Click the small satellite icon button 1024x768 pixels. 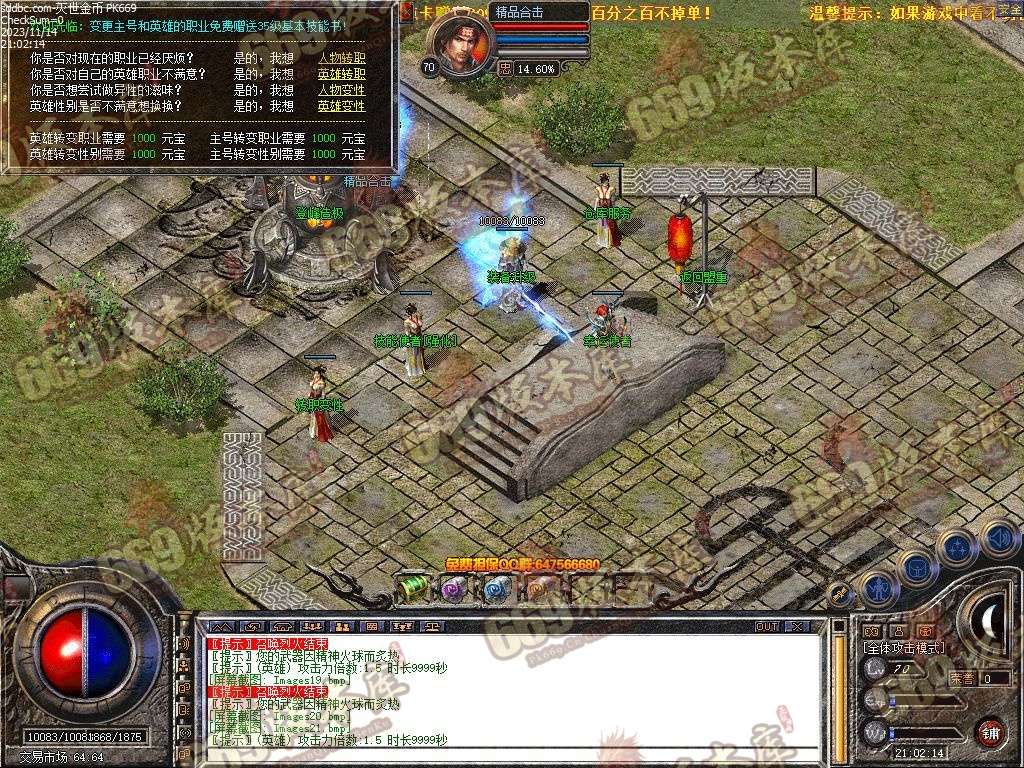click(841, 592)
